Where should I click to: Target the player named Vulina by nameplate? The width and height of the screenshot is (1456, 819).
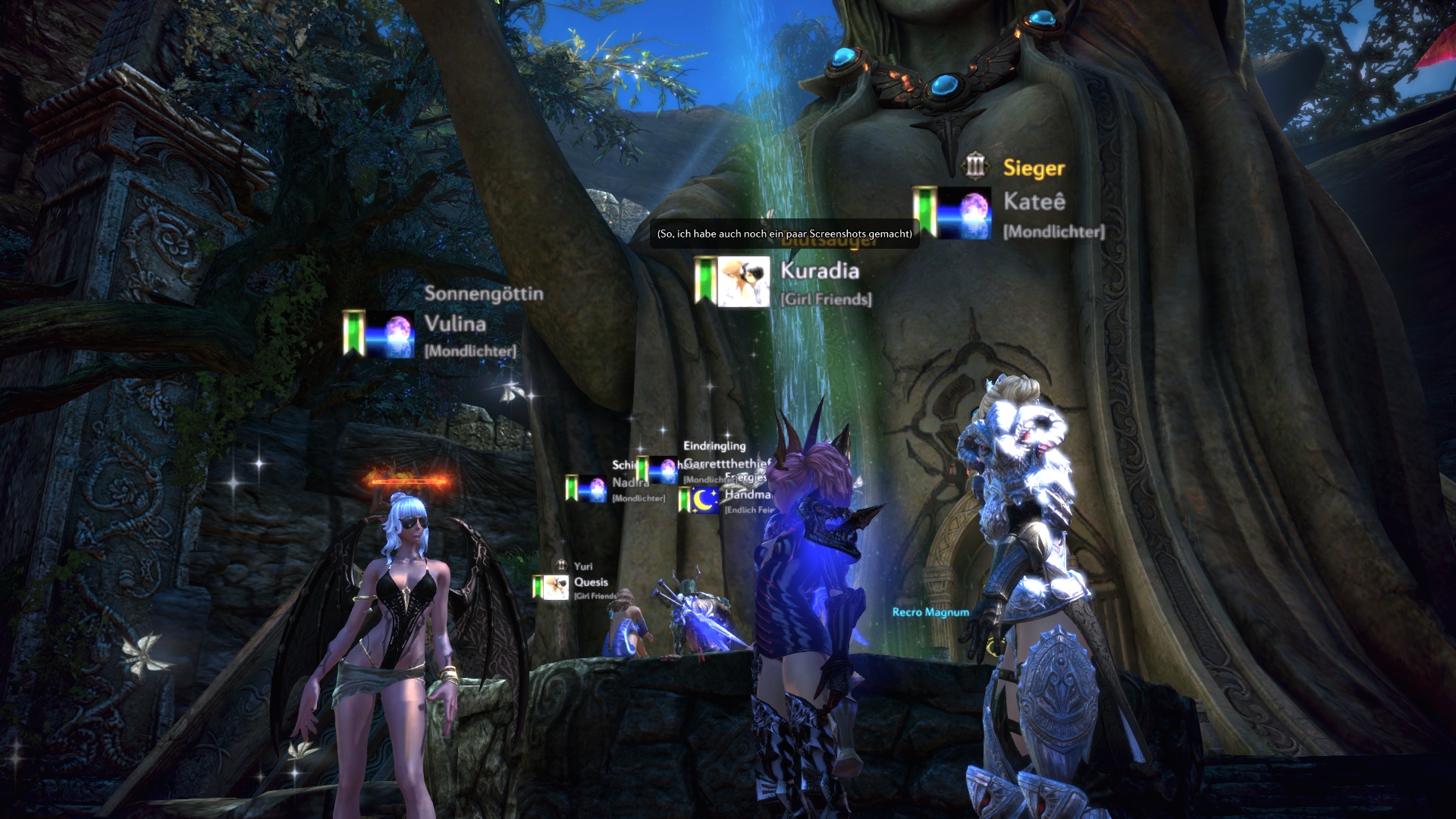pyautogui.click(x=455, y=324)
